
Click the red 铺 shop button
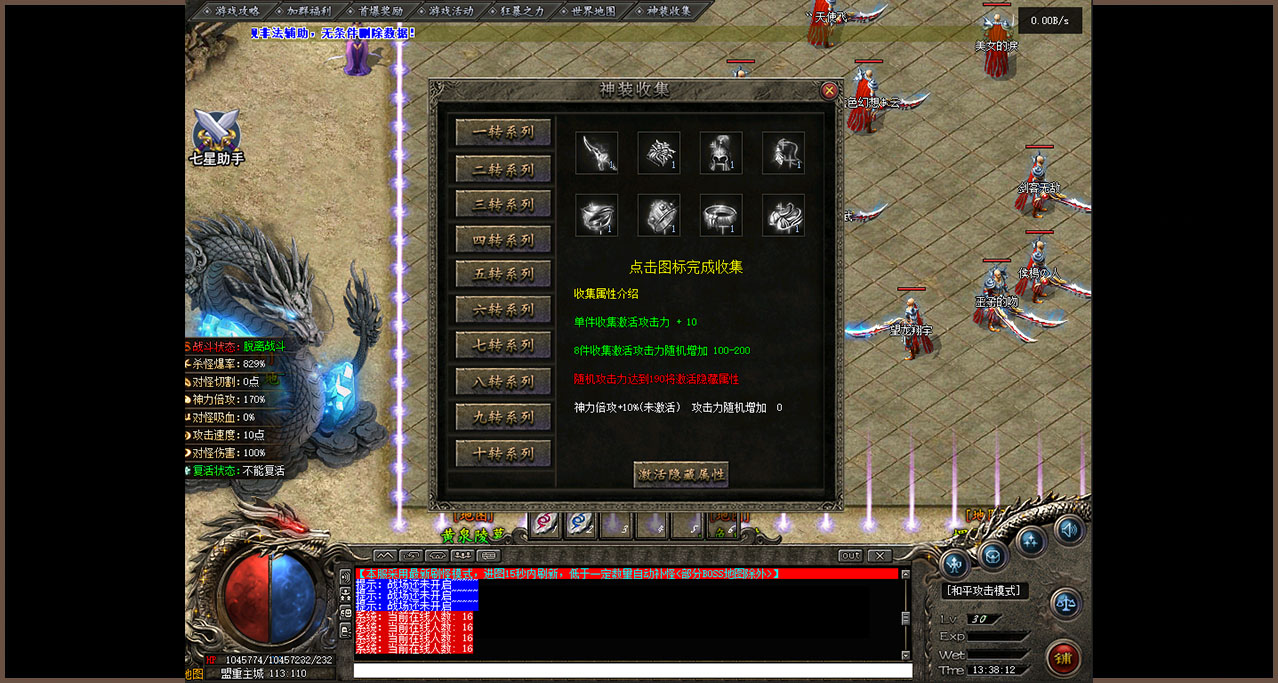tap(1063, 658)
